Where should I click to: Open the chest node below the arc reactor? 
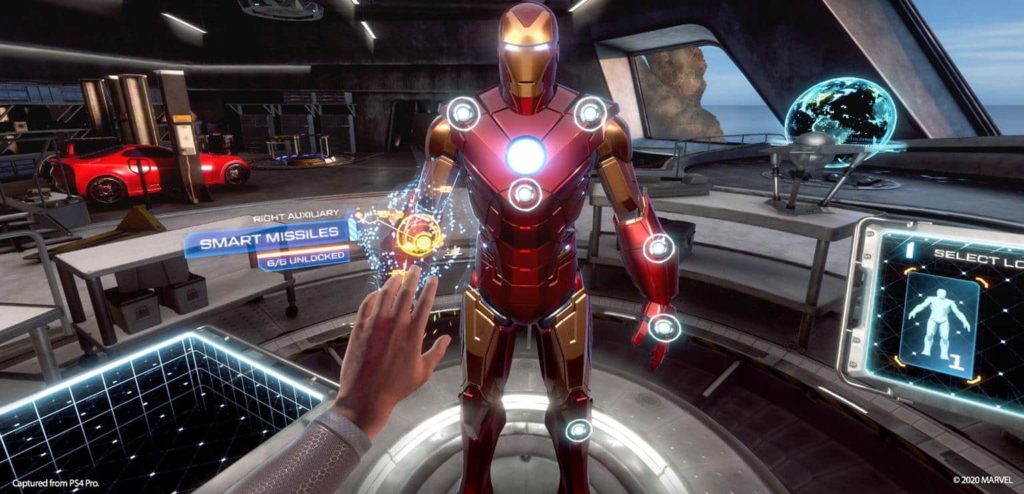(525, 194)
